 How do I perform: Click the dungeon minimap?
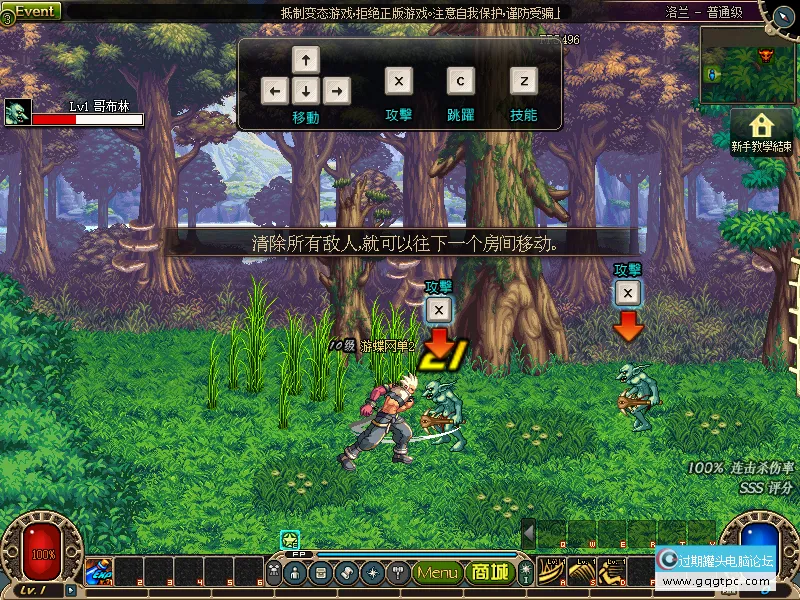click(746, 65)
